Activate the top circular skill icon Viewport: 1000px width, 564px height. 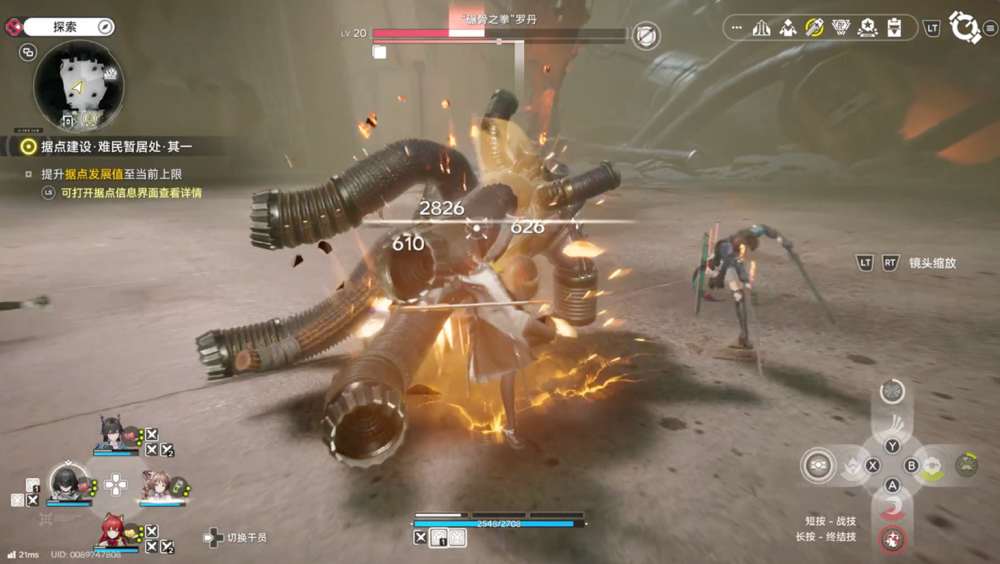tap(892, 391)
